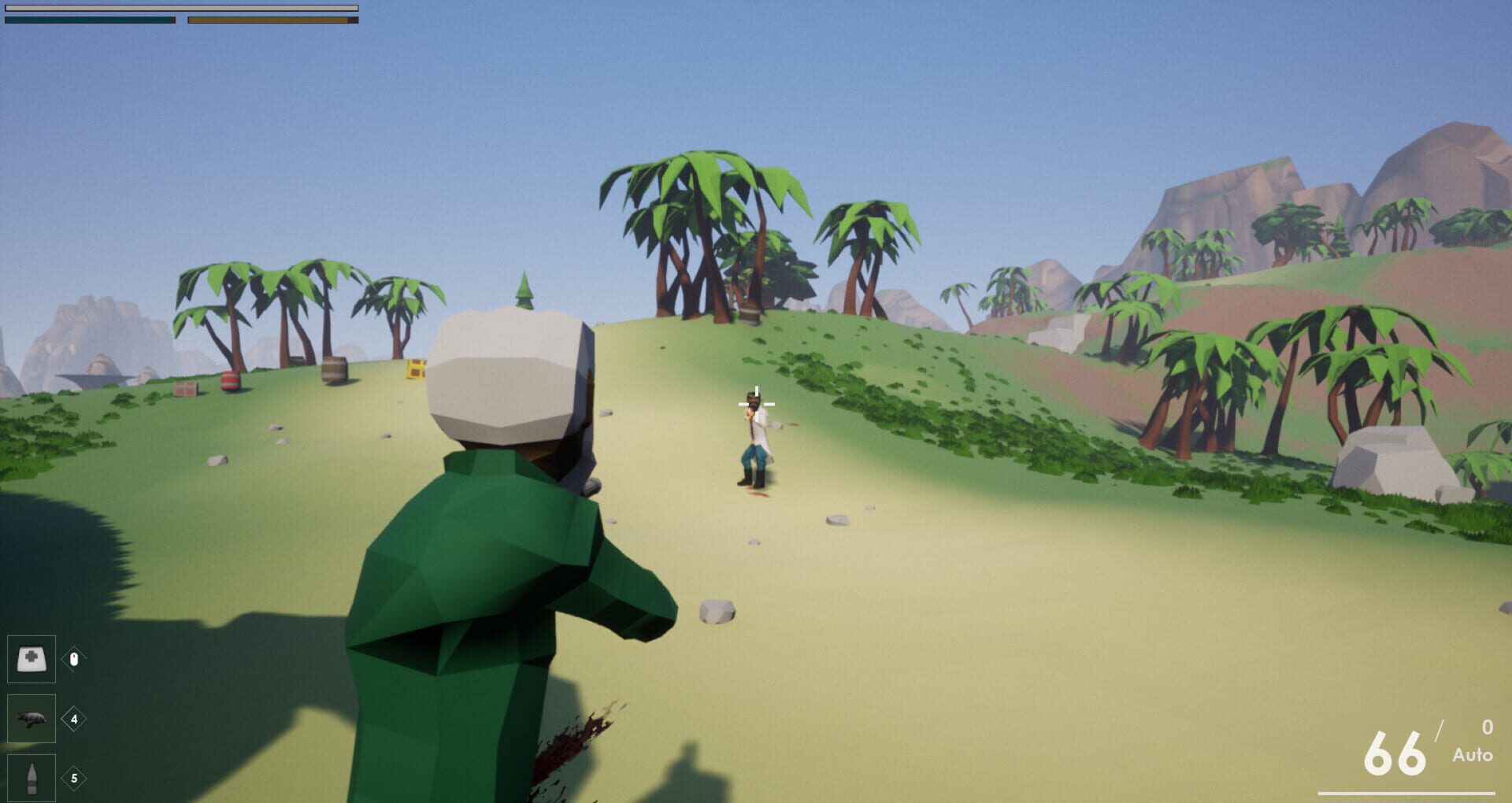
Task: Click the mouse button prompt beside the medkit
Action: 74,660
